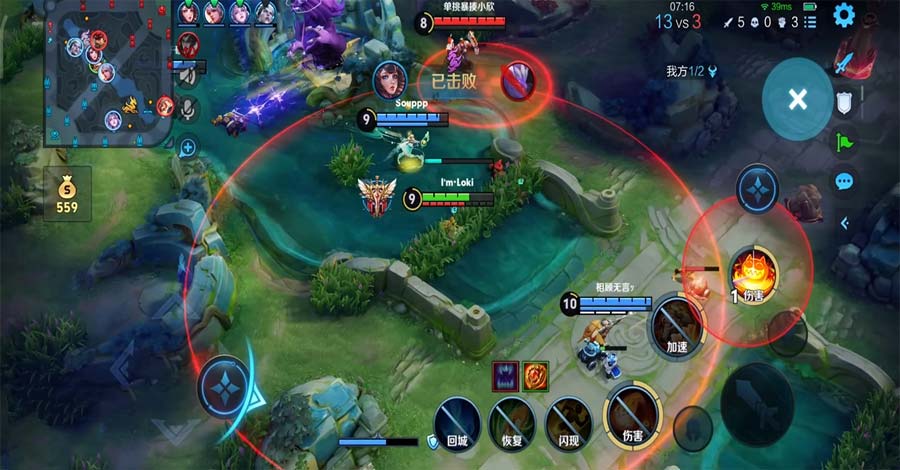
Task: Hit the large sword basic attack button
Action: click(x=763, y=403)
